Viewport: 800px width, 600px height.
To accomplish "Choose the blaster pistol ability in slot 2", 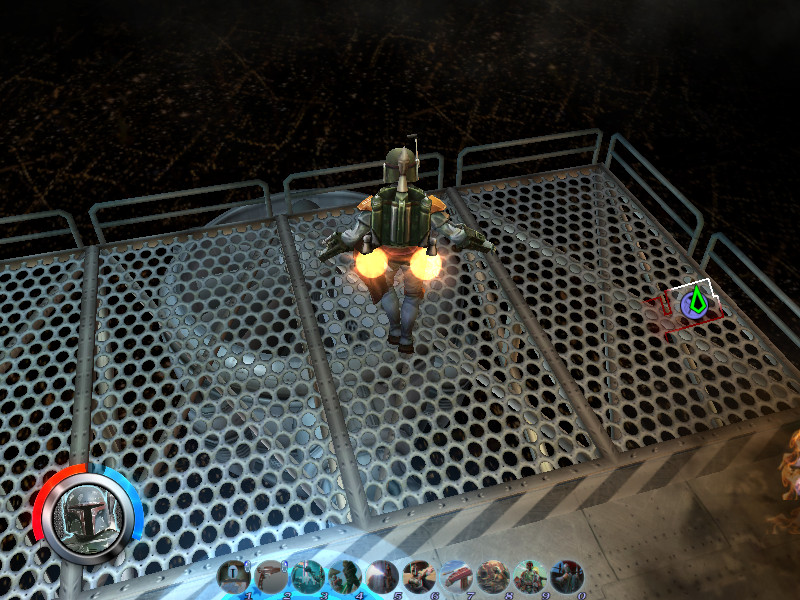I will click(x=272, y=577).
